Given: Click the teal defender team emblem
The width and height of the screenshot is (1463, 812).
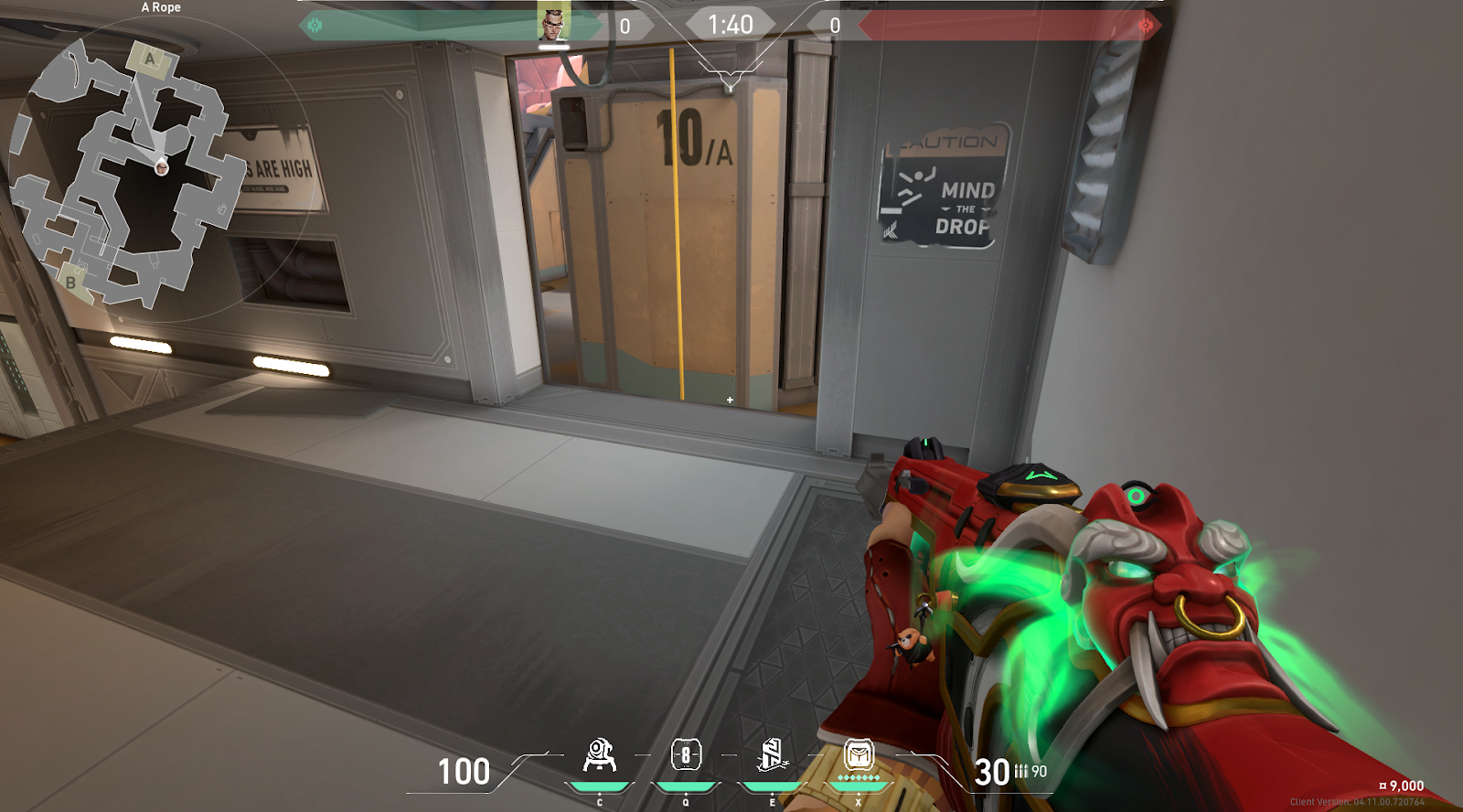Looking at the screenshot, I should coord(315,26).
